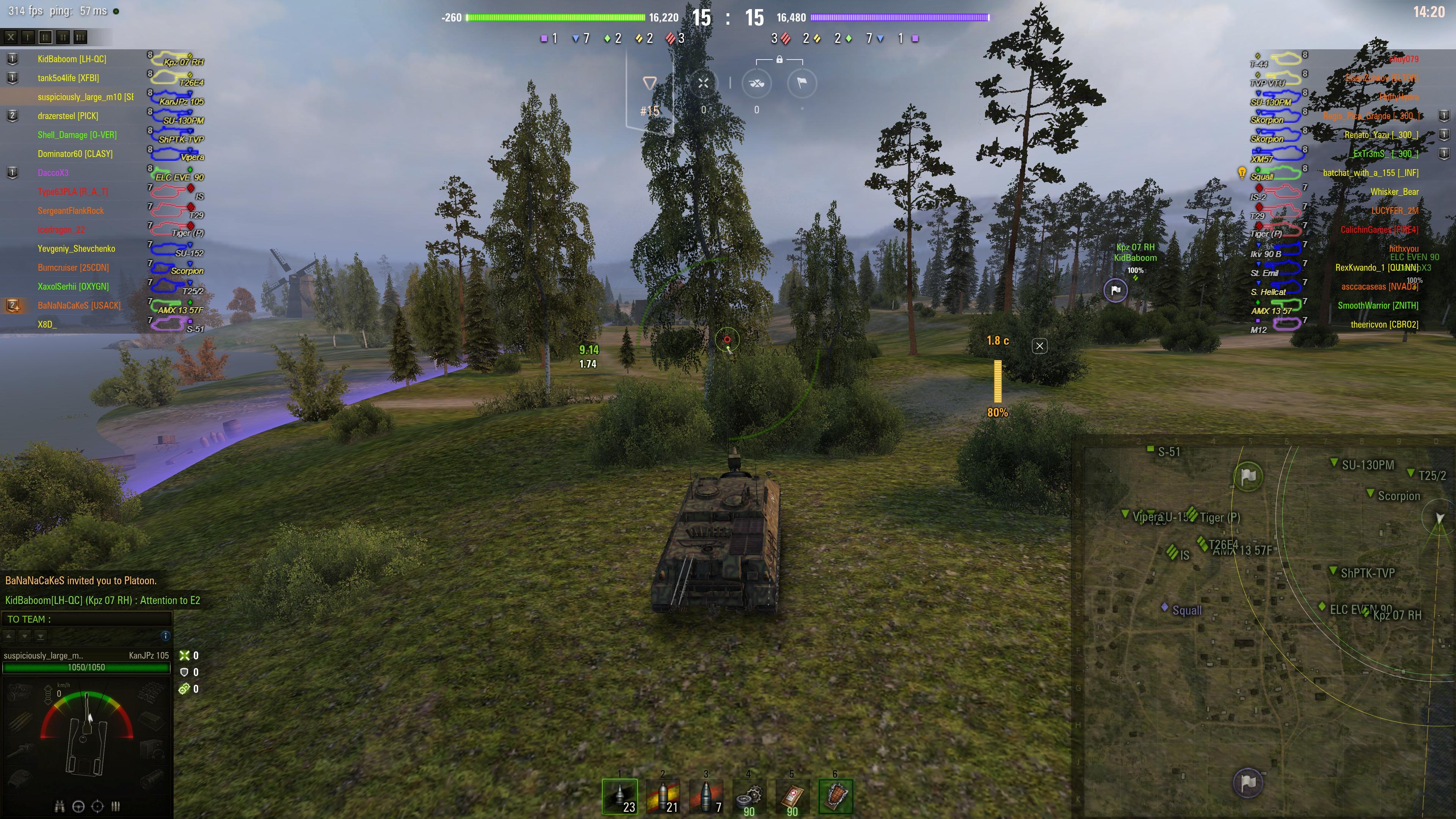Cancel consumable activation via the X button

[1039, 346]
